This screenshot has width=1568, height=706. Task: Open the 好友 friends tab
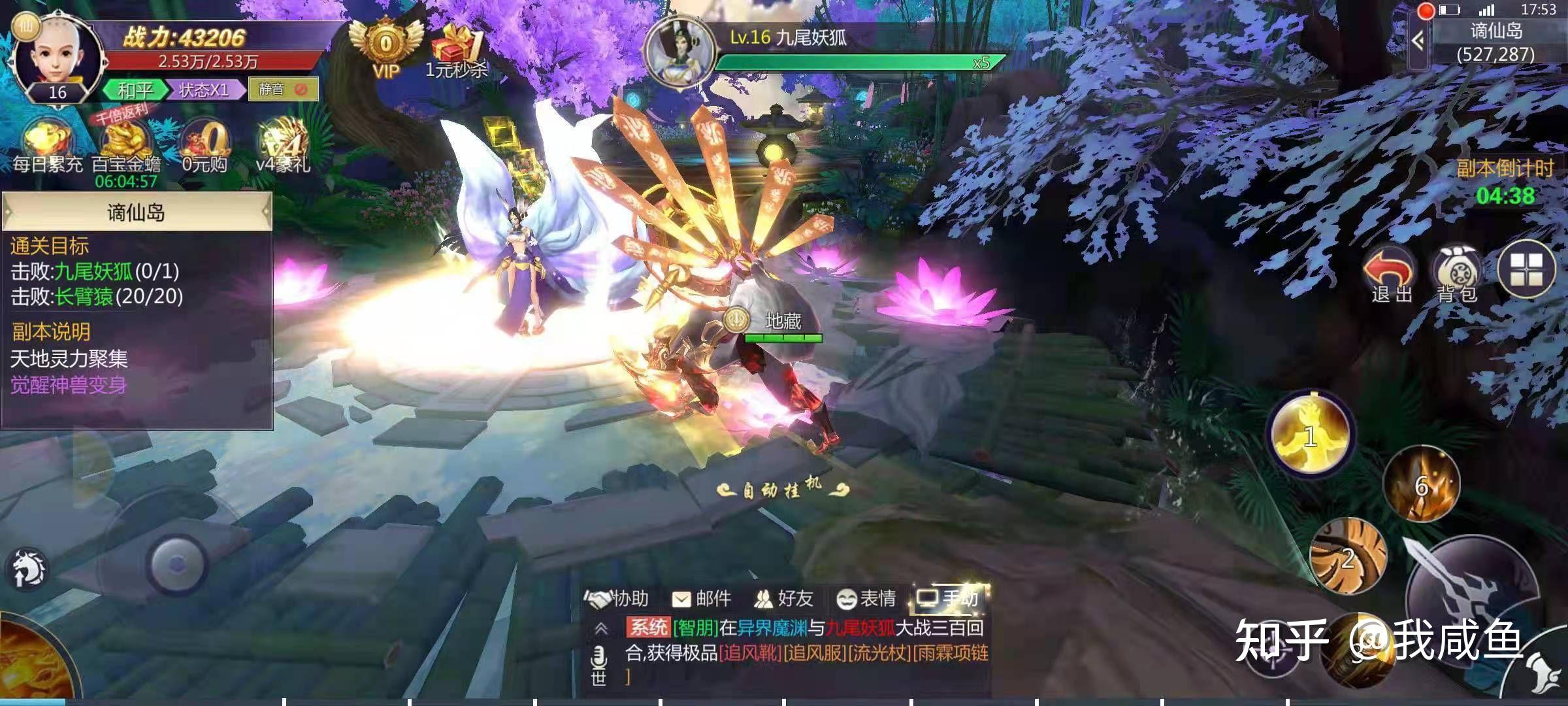784,598
